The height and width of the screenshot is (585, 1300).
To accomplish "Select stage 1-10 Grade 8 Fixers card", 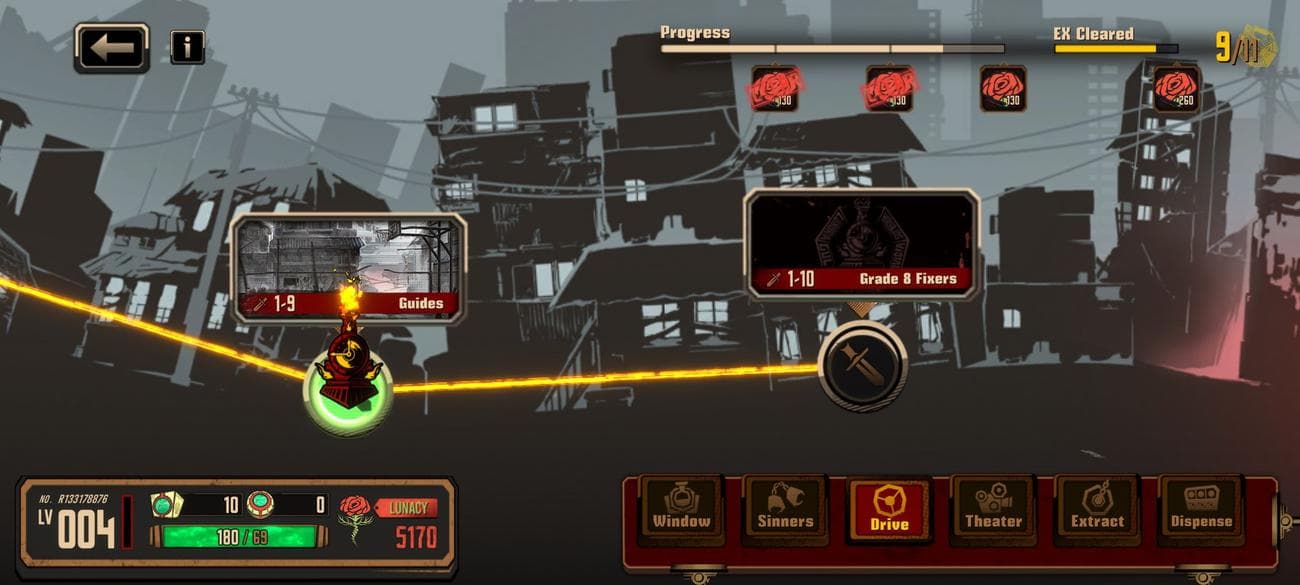I will tap(862, 244).
